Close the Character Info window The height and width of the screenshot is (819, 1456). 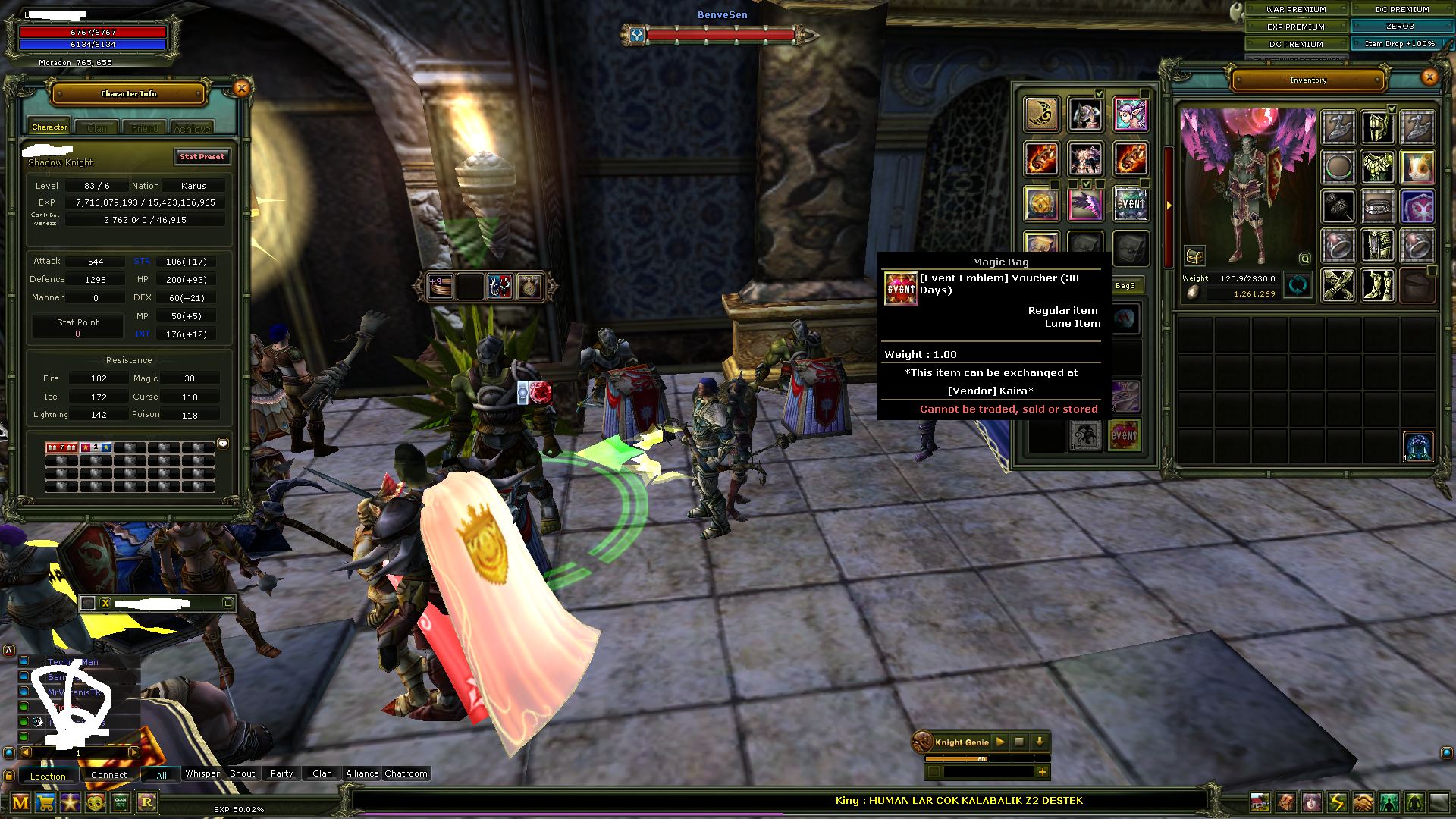[241, 89]
